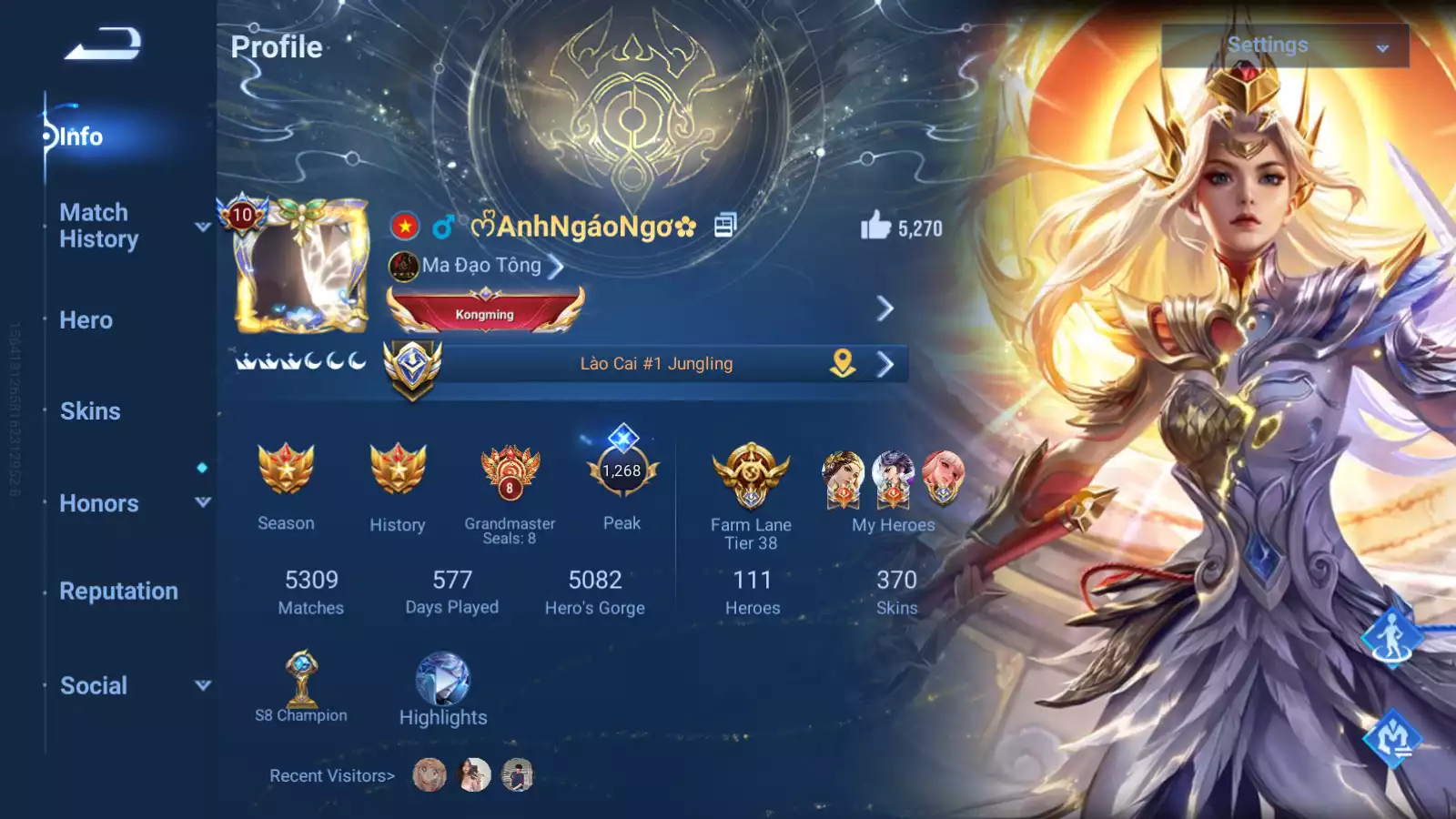Switch to the Info tab
The width and height of the screenshot is (1456, 819).
(x=81, y=136)
